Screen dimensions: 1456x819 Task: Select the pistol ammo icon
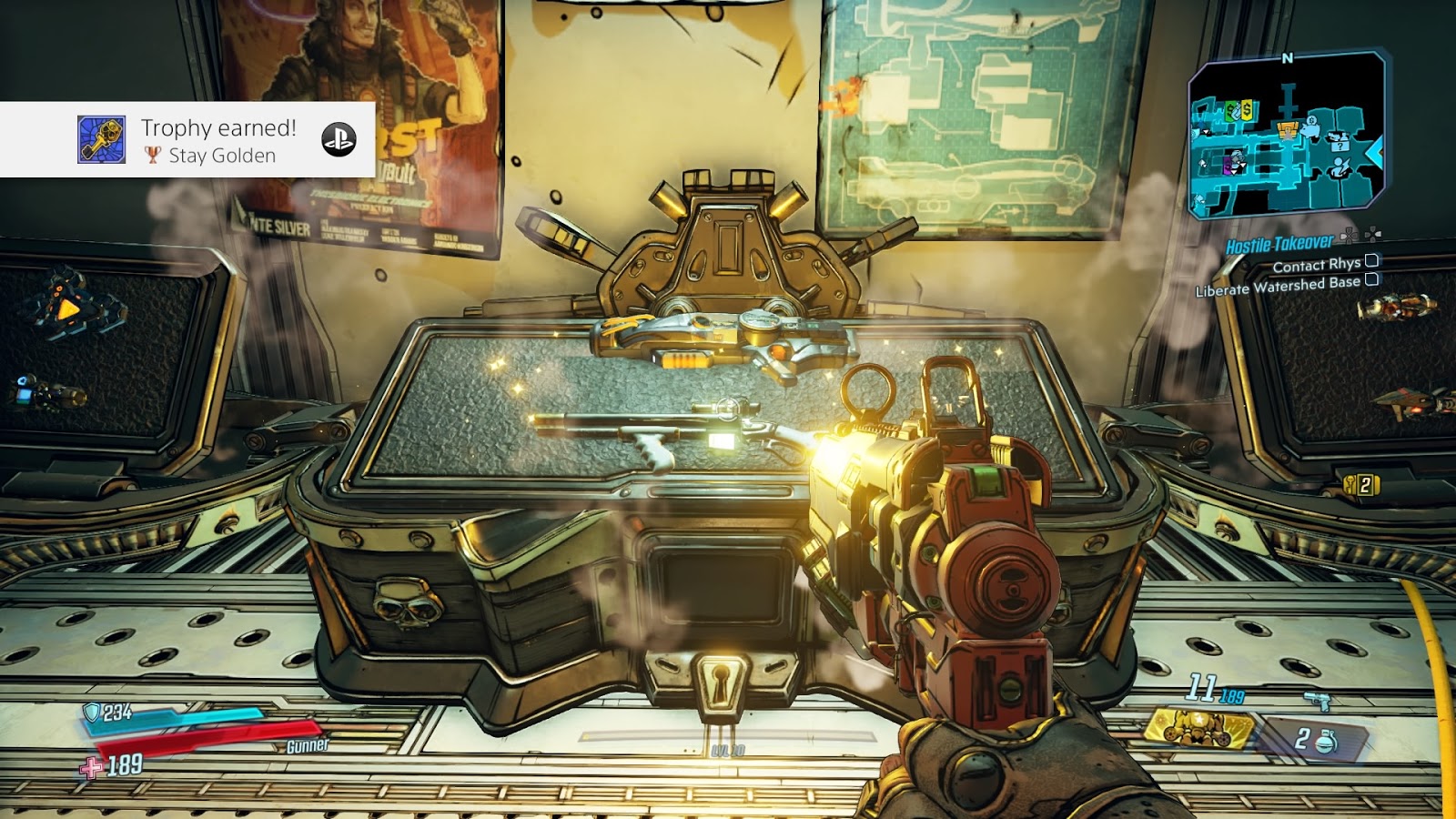(1317, 699)
